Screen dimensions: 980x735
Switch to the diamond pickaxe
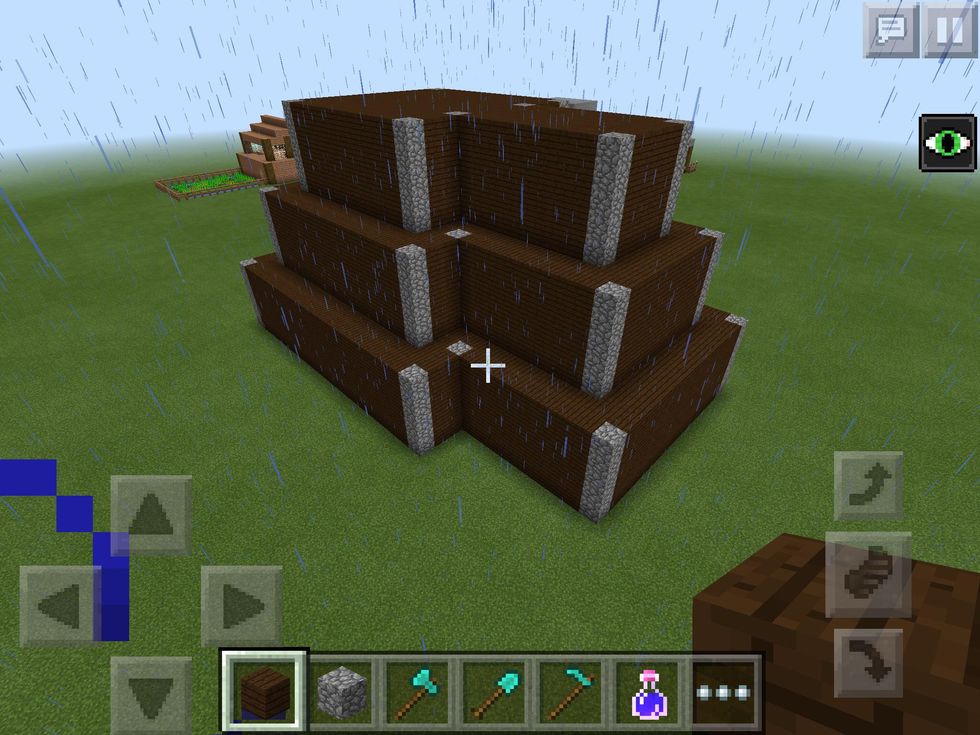572,691
